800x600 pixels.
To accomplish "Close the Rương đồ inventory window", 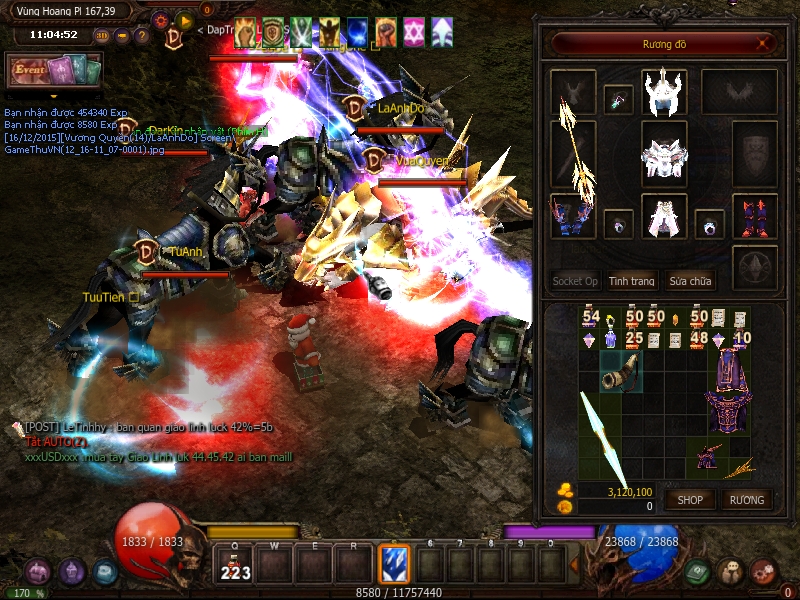I will (764, 44).
